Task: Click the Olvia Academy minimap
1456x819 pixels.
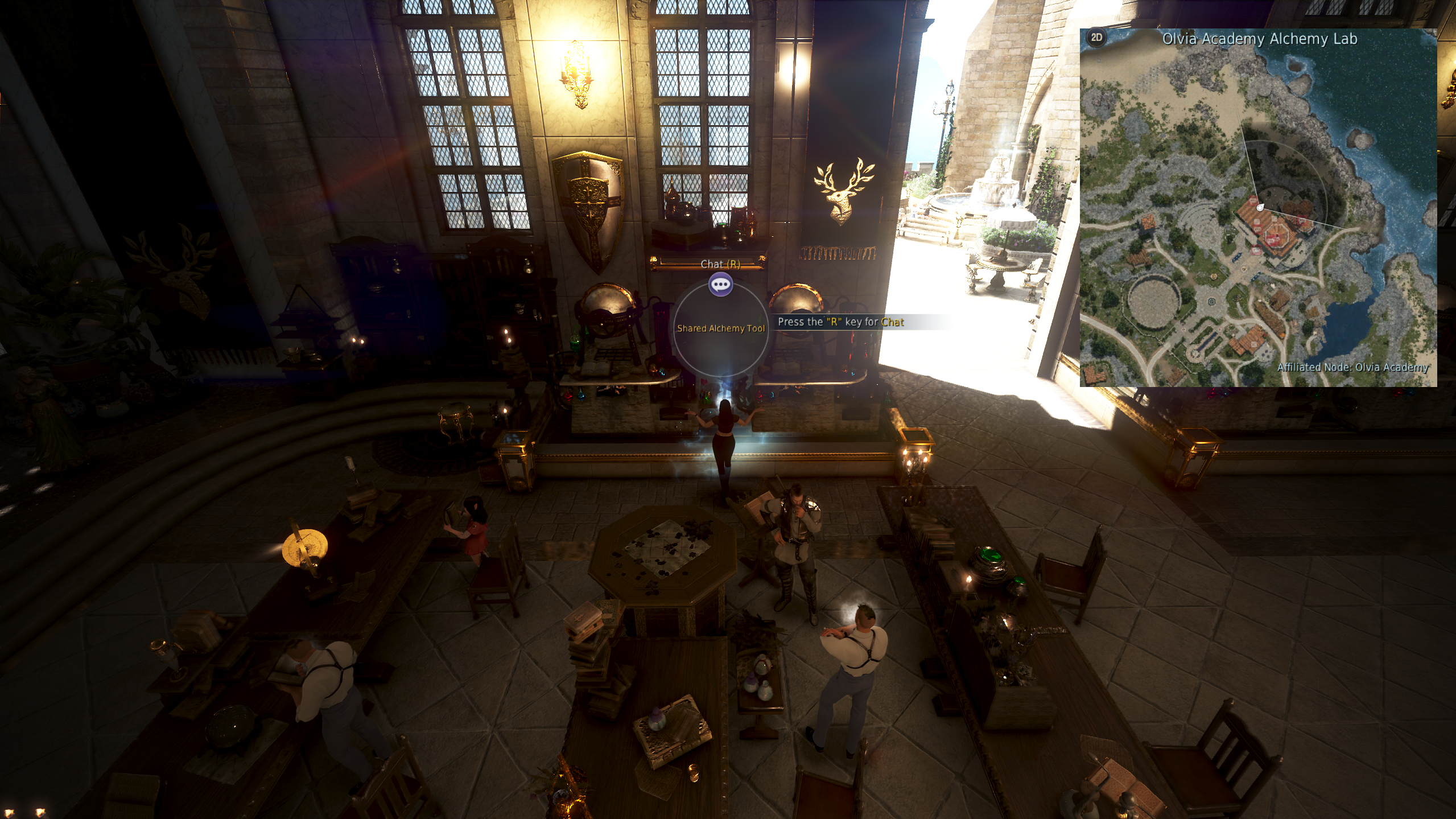Action: (x=1257, y=216)
